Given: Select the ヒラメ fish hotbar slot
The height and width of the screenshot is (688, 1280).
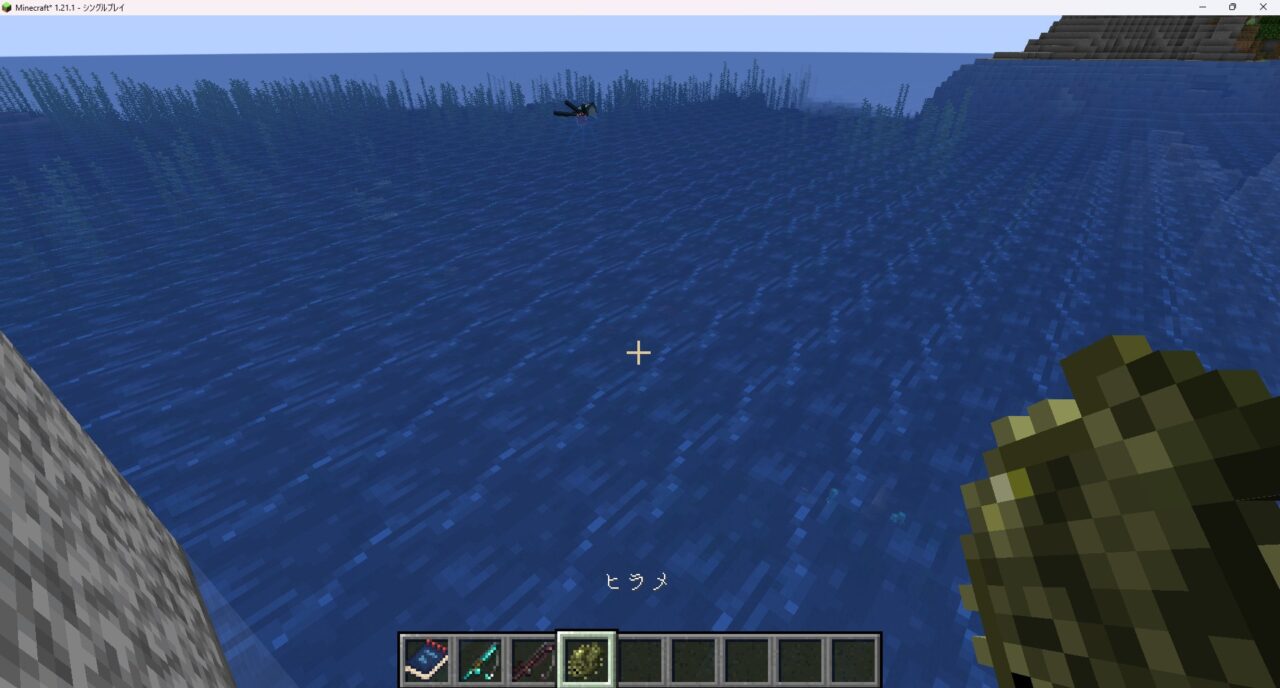Looking at the screenshot, I should click(586, 660).
